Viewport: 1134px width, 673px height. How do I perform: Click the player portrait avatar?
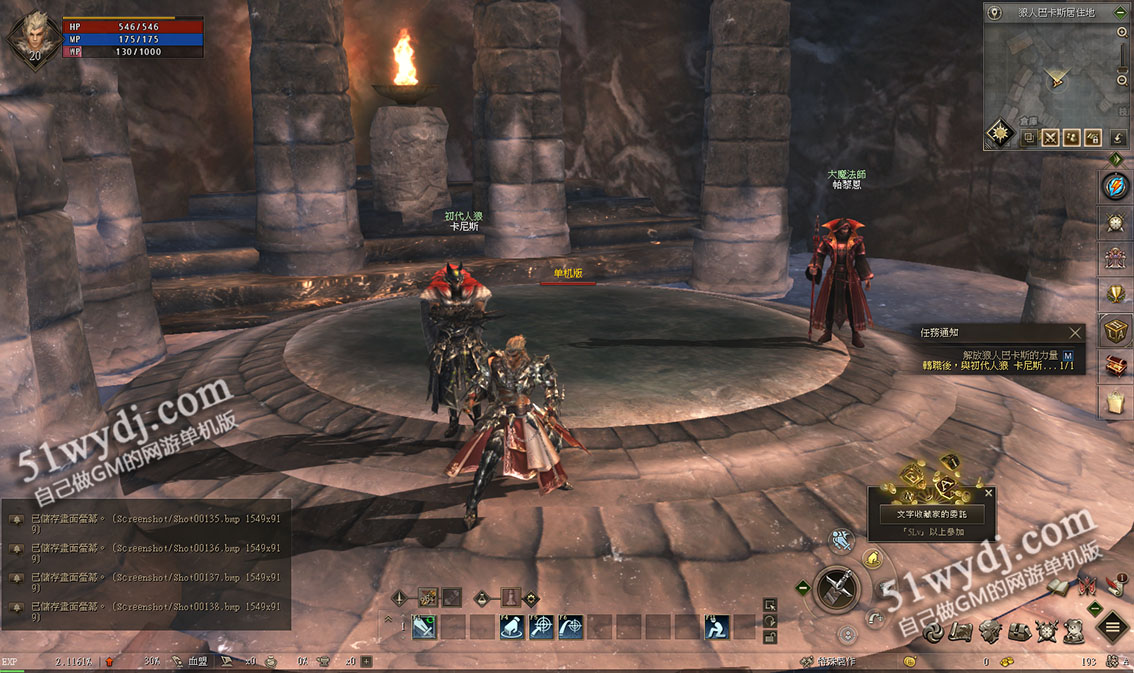(34, 38)
